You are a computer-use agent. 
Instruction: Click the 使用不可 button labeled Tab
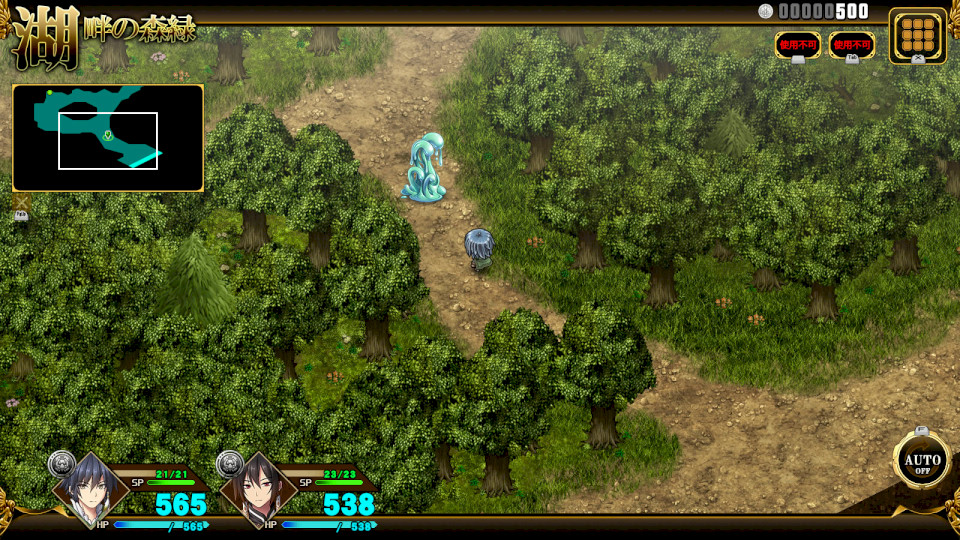tap(852, 45)
